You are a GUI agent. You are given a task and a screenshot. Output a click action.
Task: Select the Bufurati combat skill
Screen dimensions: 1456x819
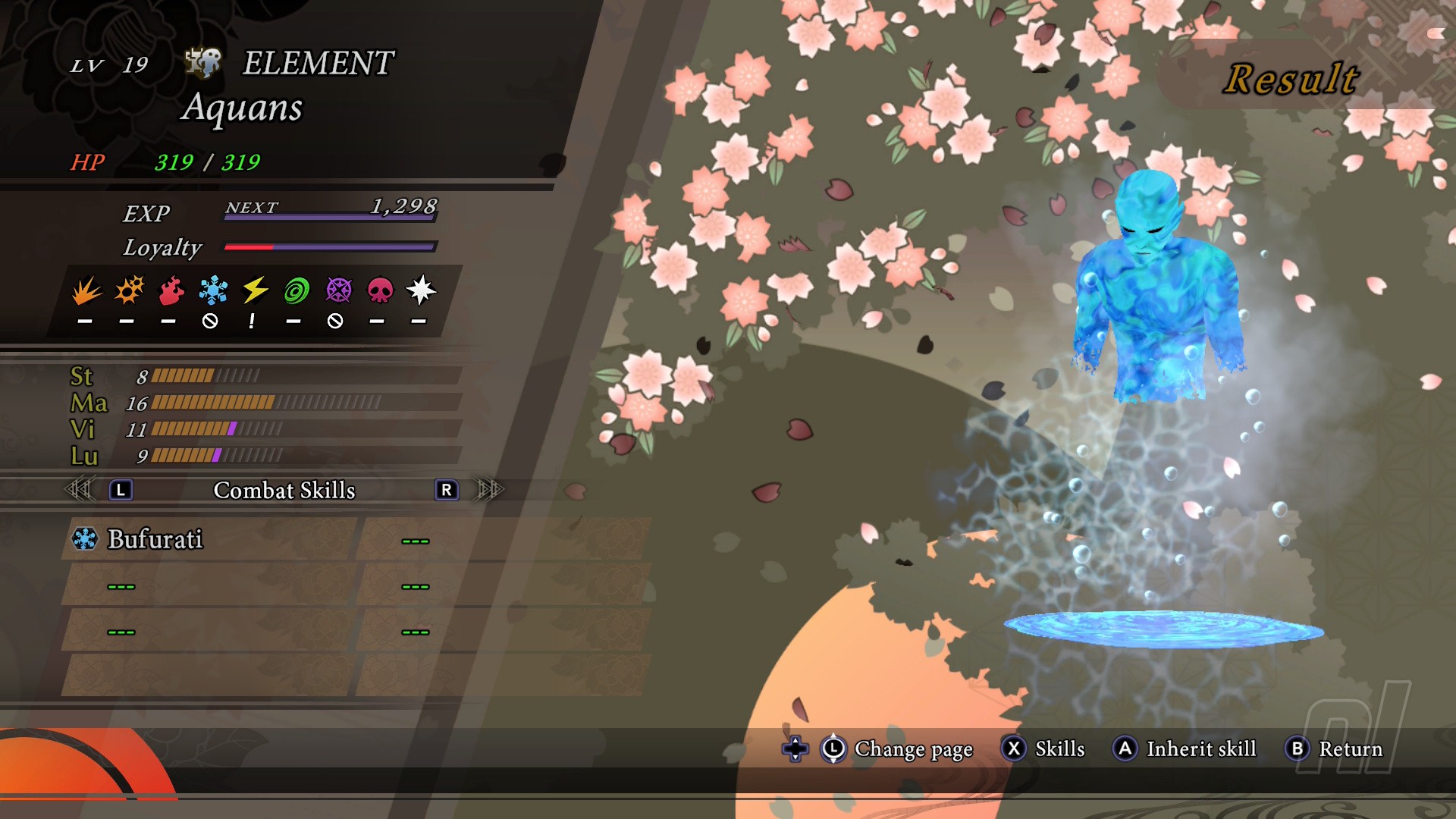click(155, 539)
